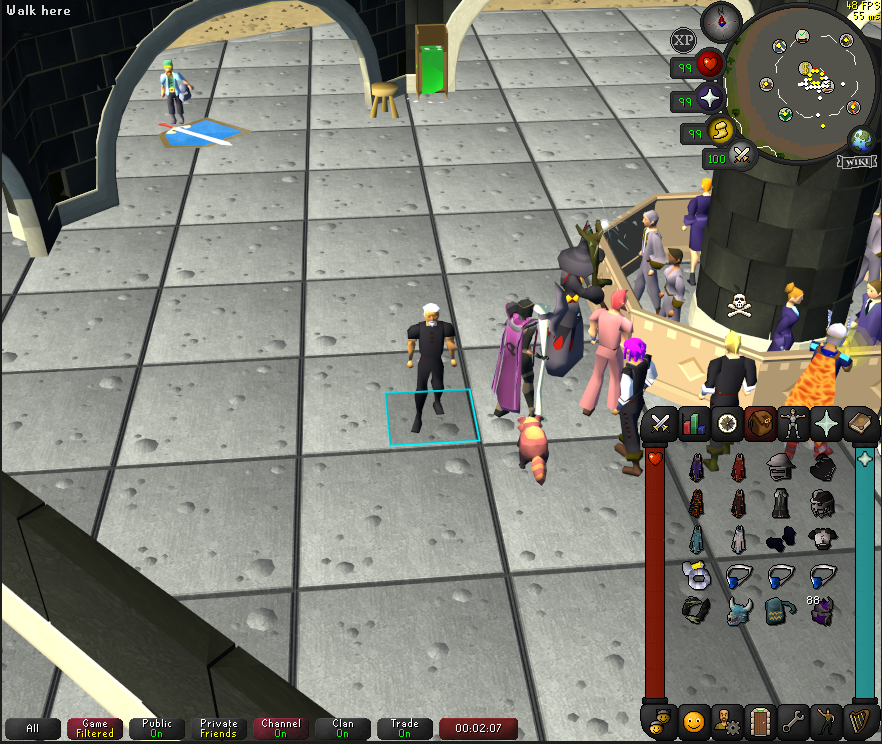The height and width of the screenshot is (744, 882).
Task: Open the Combat Options tab
Action: (x=660, y=423)
